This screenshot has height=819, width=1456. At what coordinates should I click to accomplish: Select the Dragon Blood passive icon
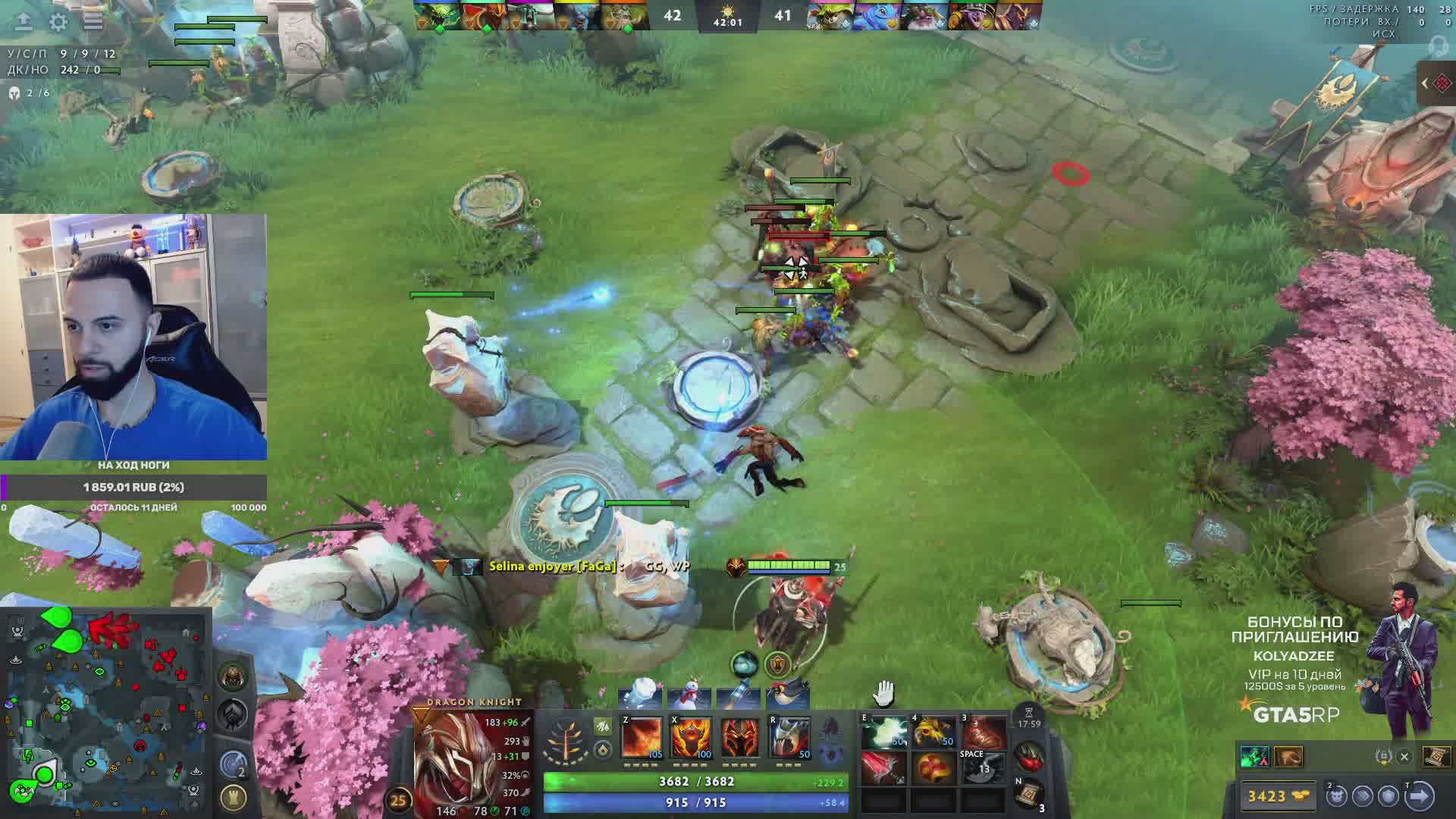(740, 738)
